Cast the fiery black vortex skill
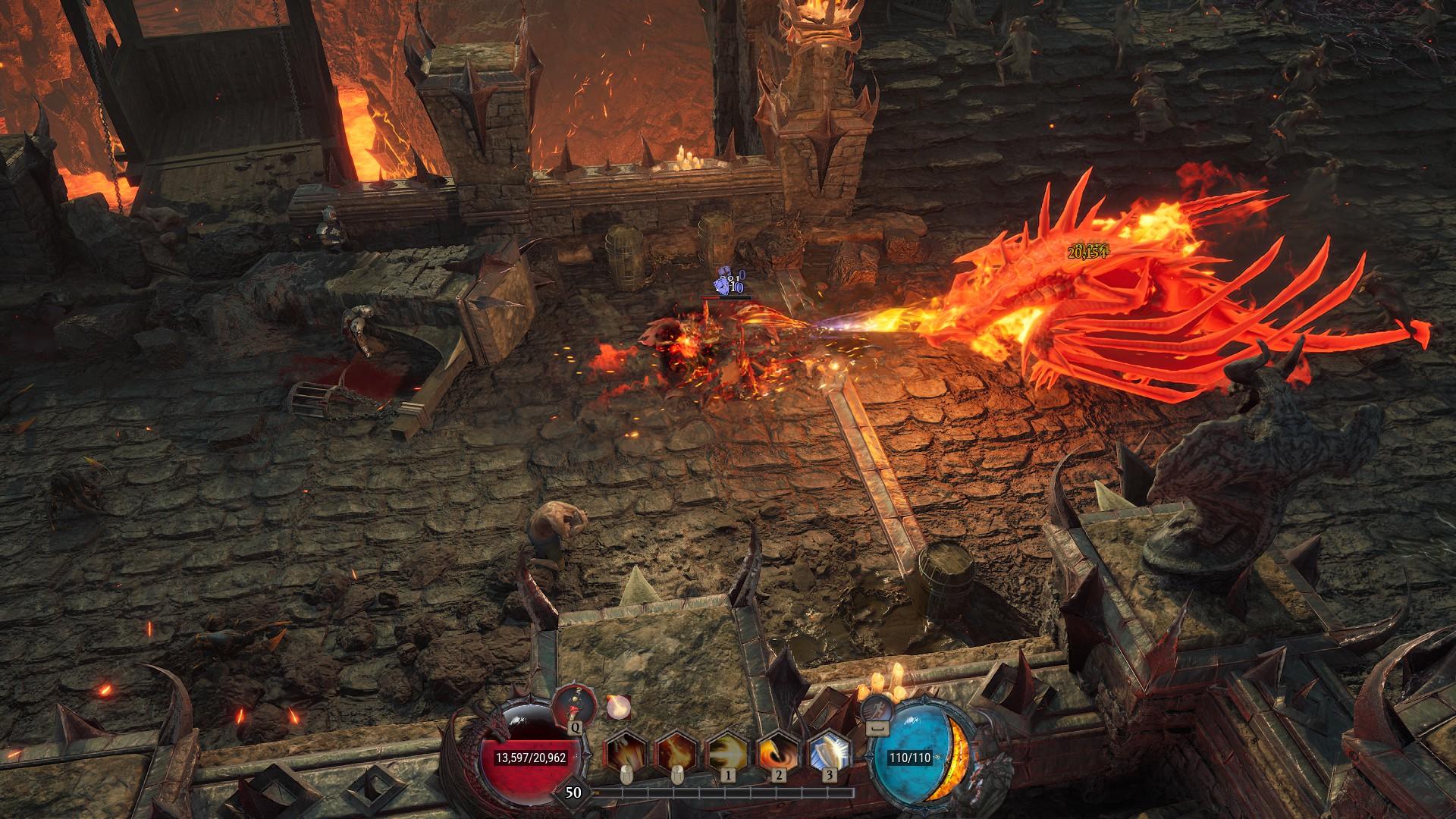 [779, 753]
